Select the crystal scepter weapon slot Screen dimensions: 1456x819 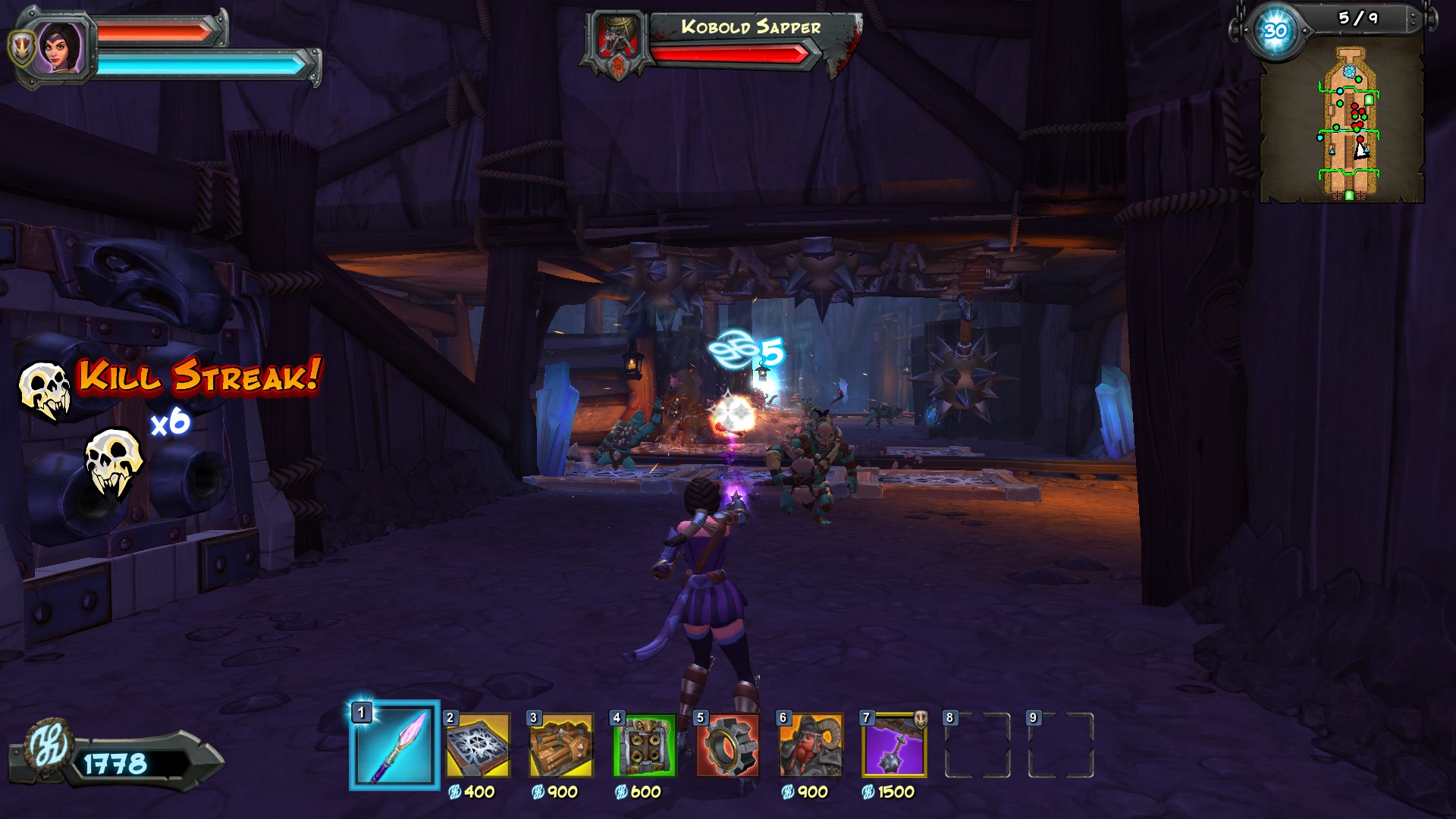pos(394,745)
